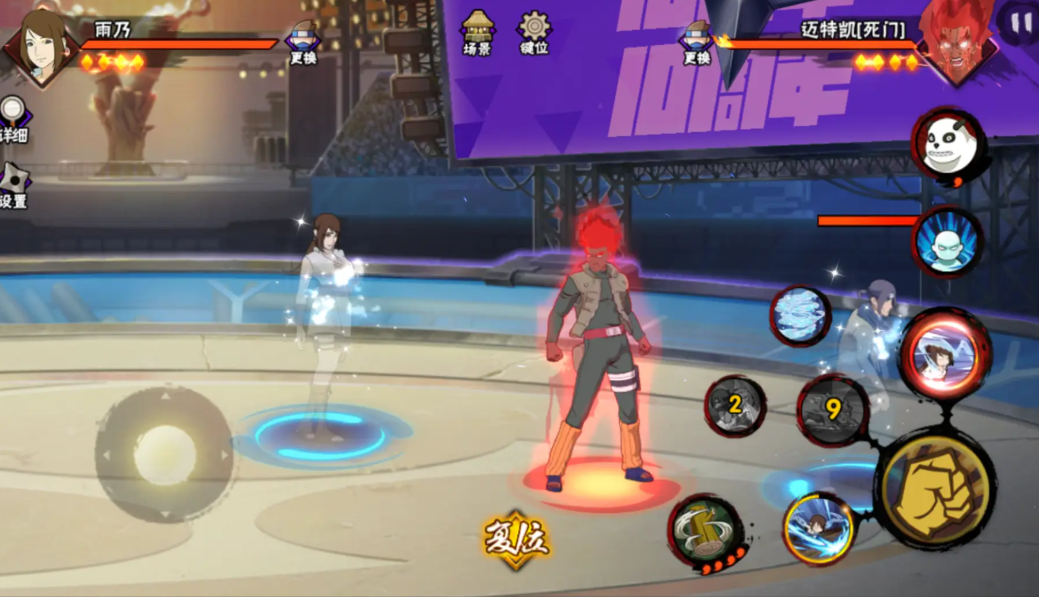This screenshot has width=1039, height=597.
Task: Cast the water swirl skill
Action: pyautogui.click(x=801, y=315)
